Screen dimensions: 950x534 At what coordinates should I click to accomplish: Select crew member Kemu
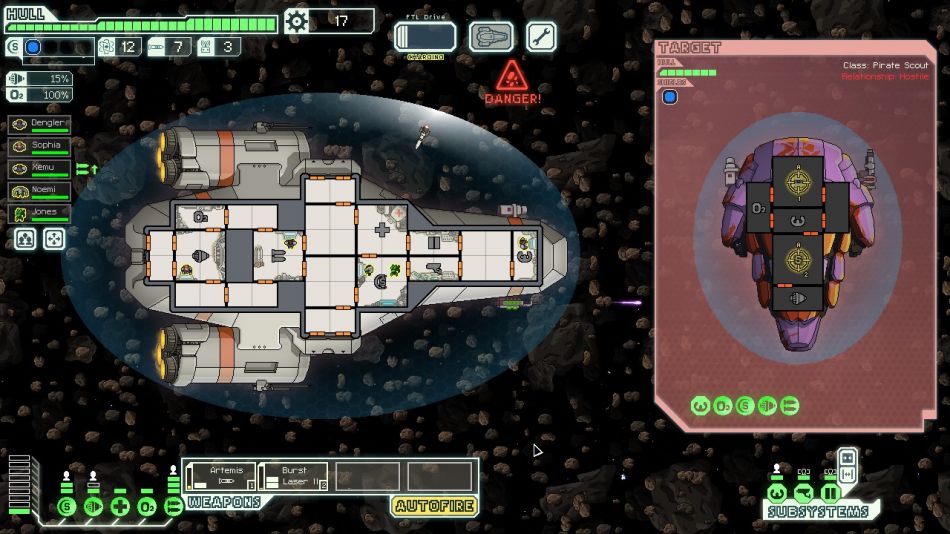[x=39, y=168]
